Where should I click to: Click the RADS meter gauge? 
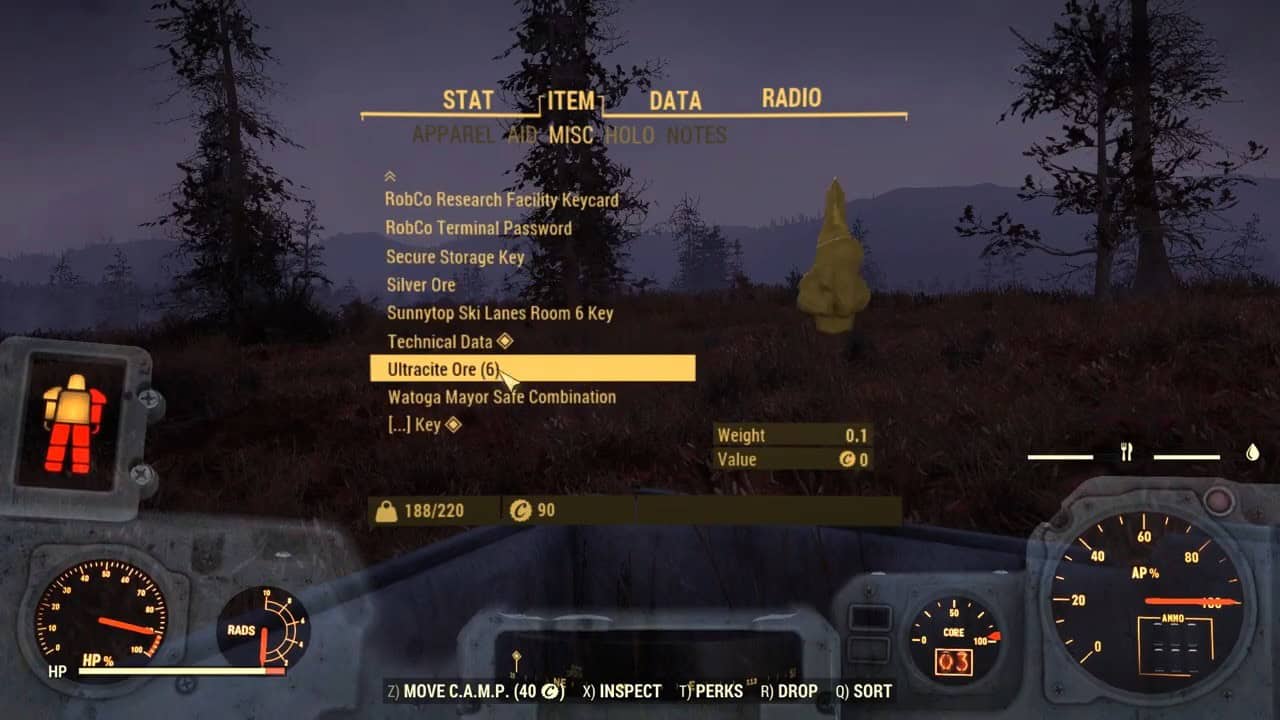[262, 627]
